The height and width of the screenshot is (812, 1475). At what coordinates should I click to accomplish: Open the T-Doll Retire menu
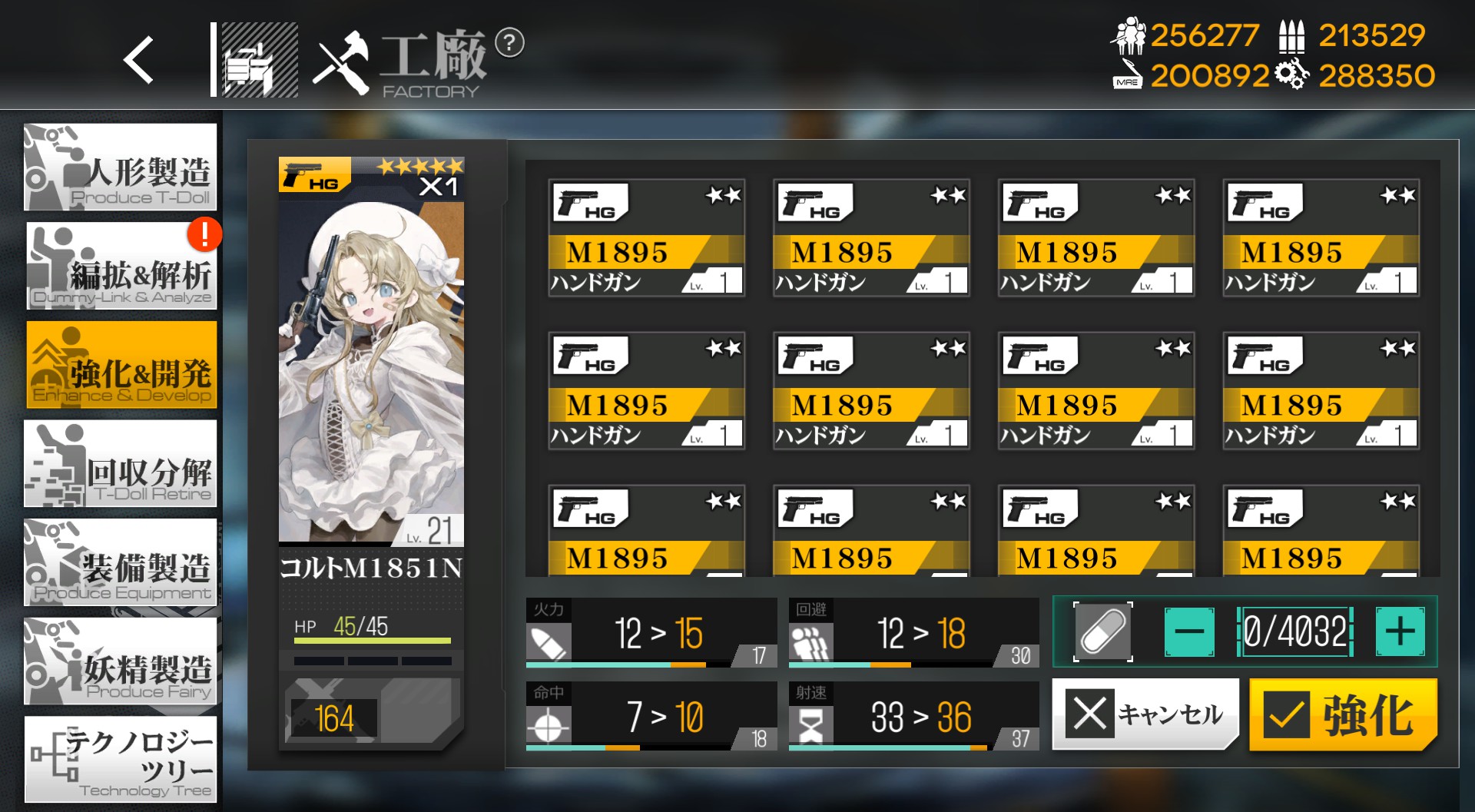tap(121, 464)
